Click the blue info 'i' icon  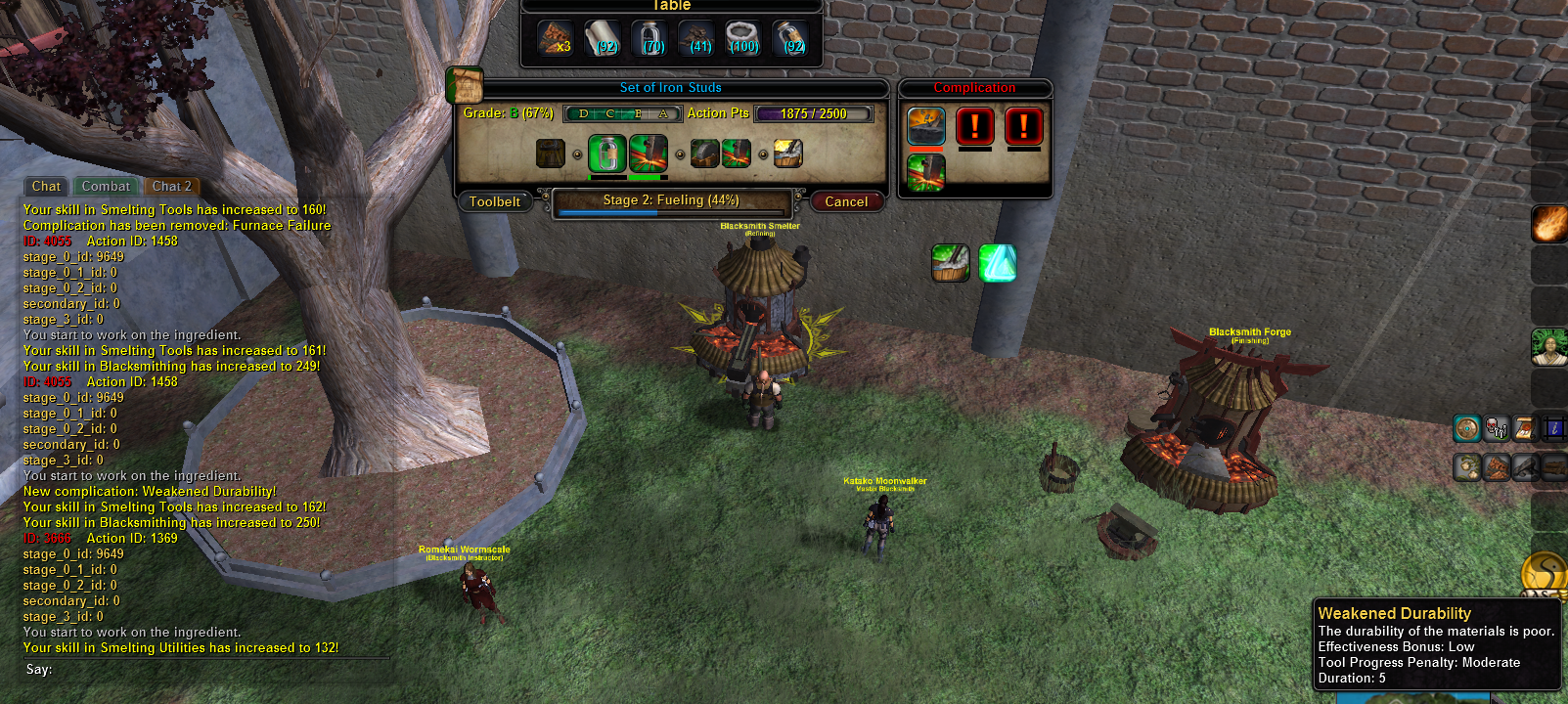[1553, 428]
